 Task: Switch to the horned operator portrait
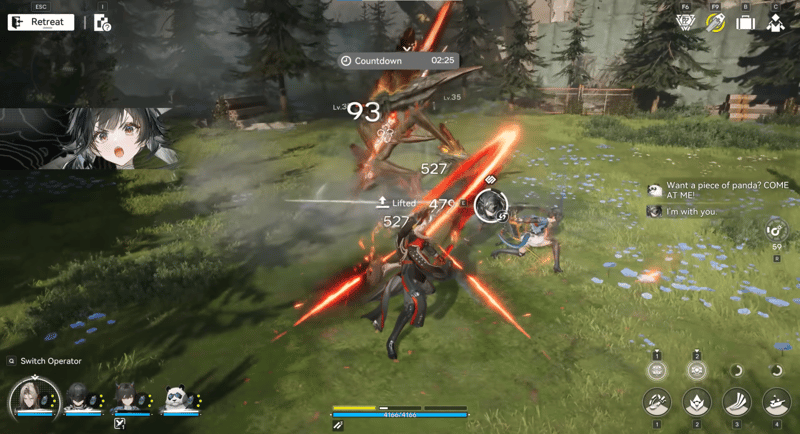coord(127,397)
